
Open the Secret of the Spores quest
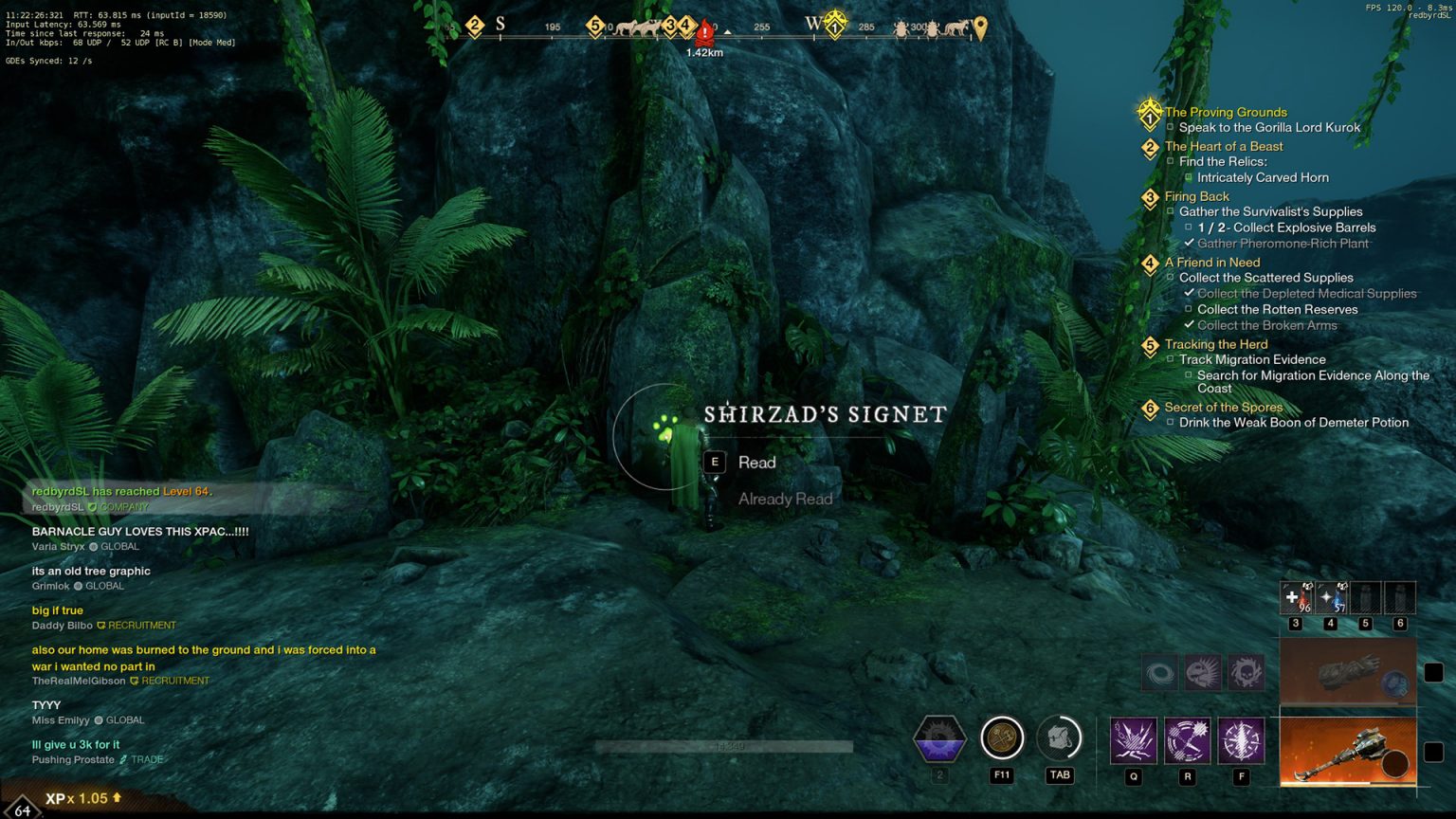(x=1223, y=407)
